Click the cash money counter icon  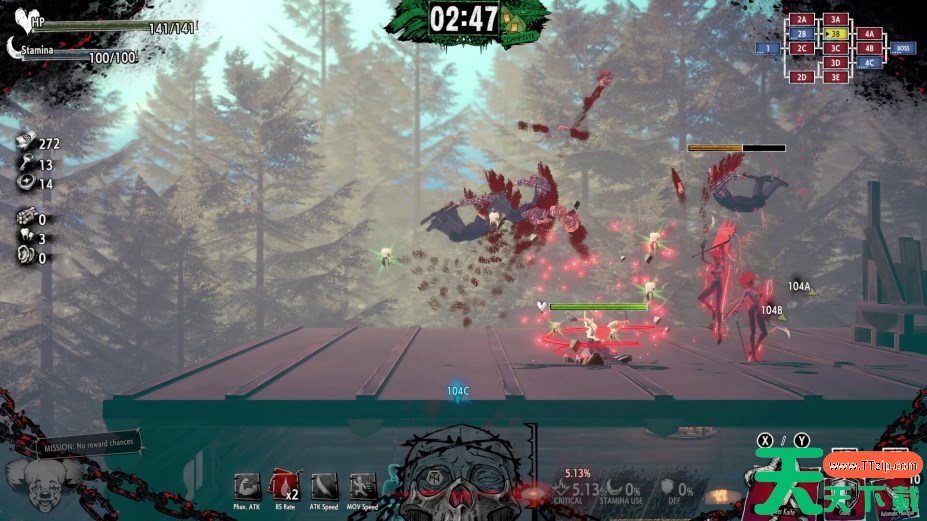point(26,143)
